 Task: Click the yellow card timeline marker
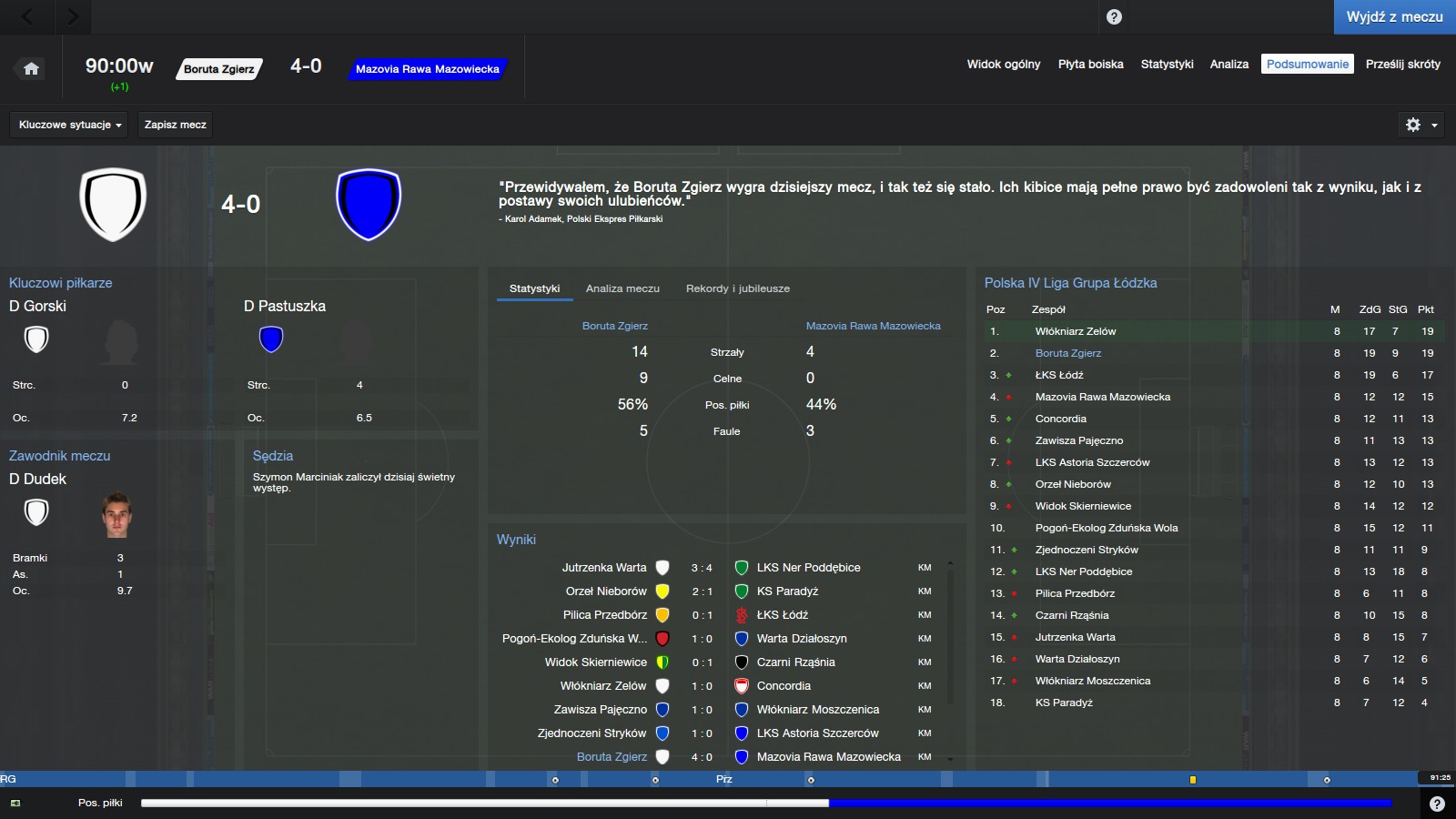(x=1192, y=780)
